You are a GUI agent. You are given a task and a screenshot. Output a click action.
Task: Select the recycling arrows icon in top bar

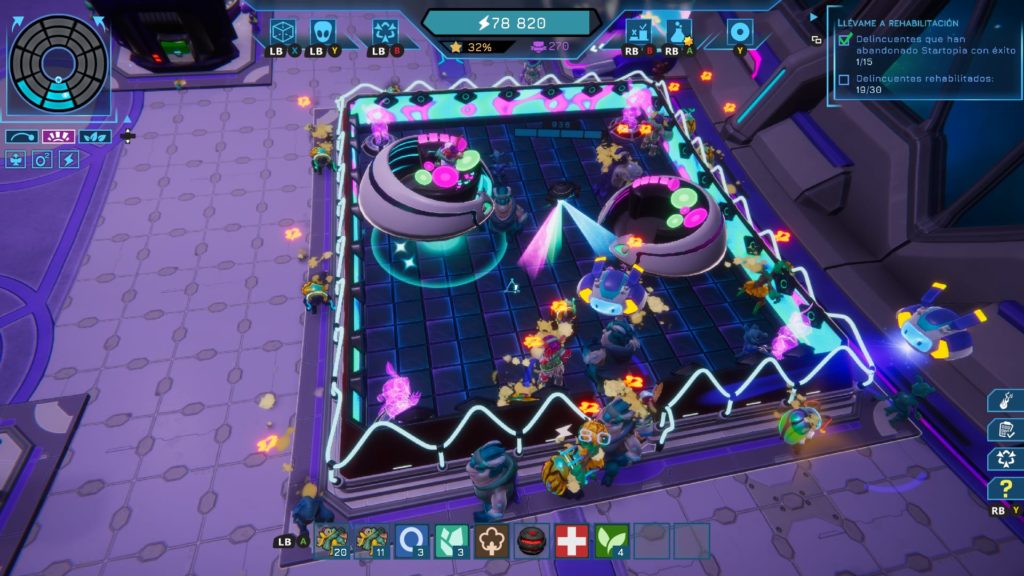(x=383, y=31)
